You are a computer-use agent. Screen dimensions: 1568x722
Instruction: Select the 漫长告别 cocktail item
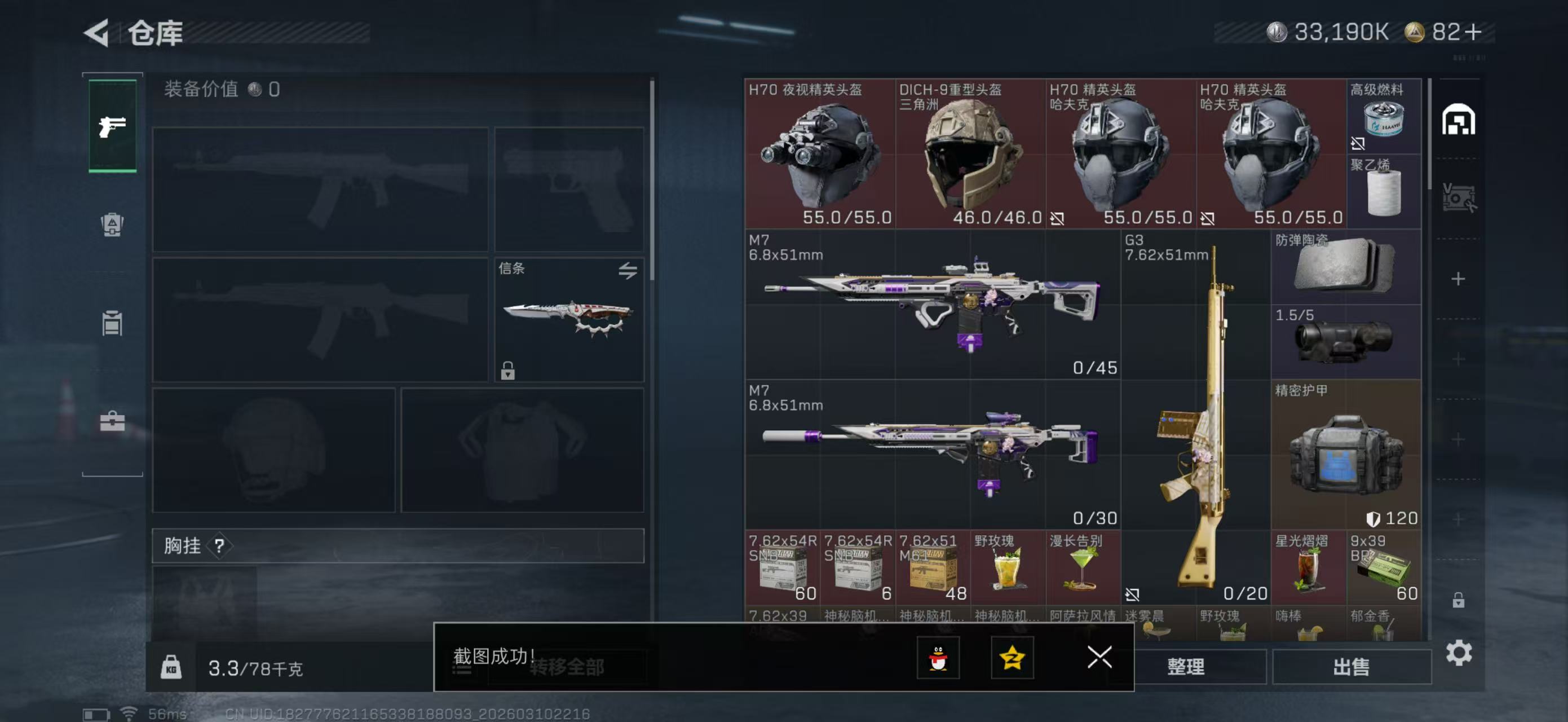(x=1083, y=568)
